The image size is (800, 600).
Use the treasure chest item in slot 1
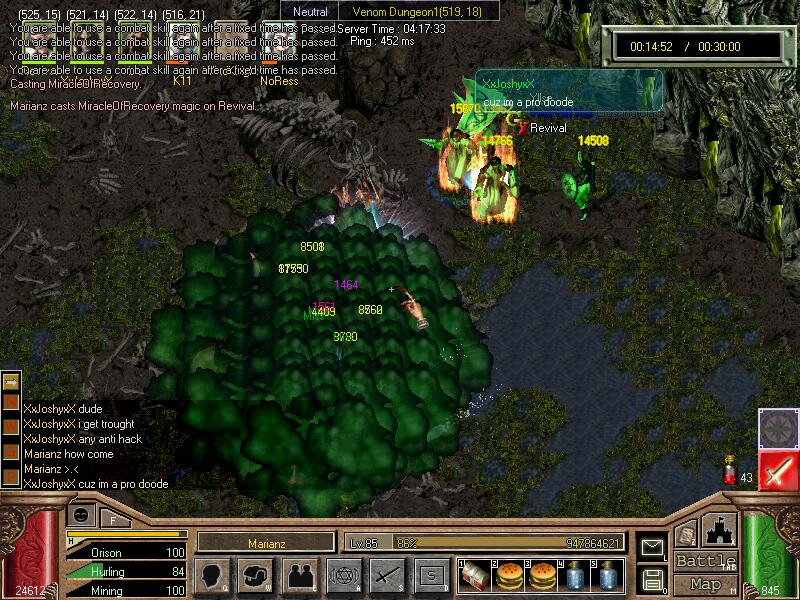[x=473, y=576]
